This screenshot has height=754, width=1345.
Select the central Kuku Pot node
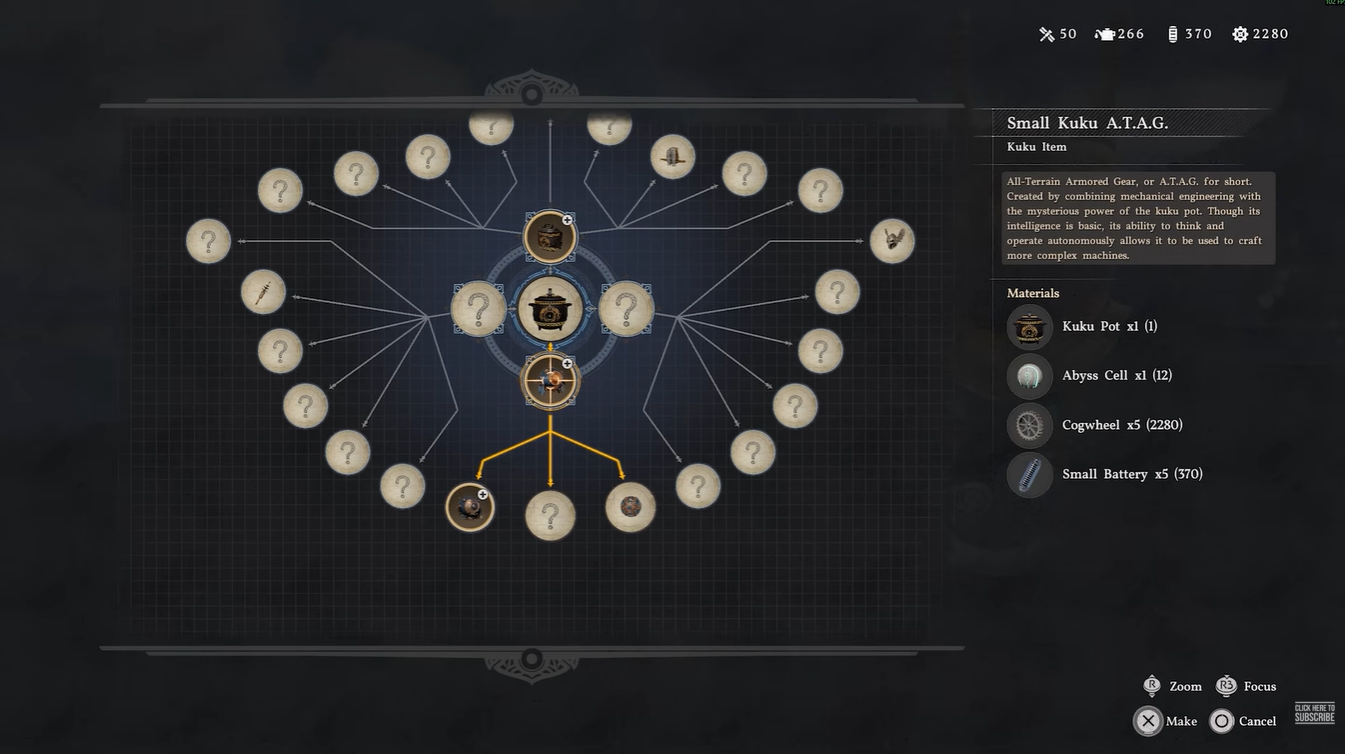[x=550, y=308]
